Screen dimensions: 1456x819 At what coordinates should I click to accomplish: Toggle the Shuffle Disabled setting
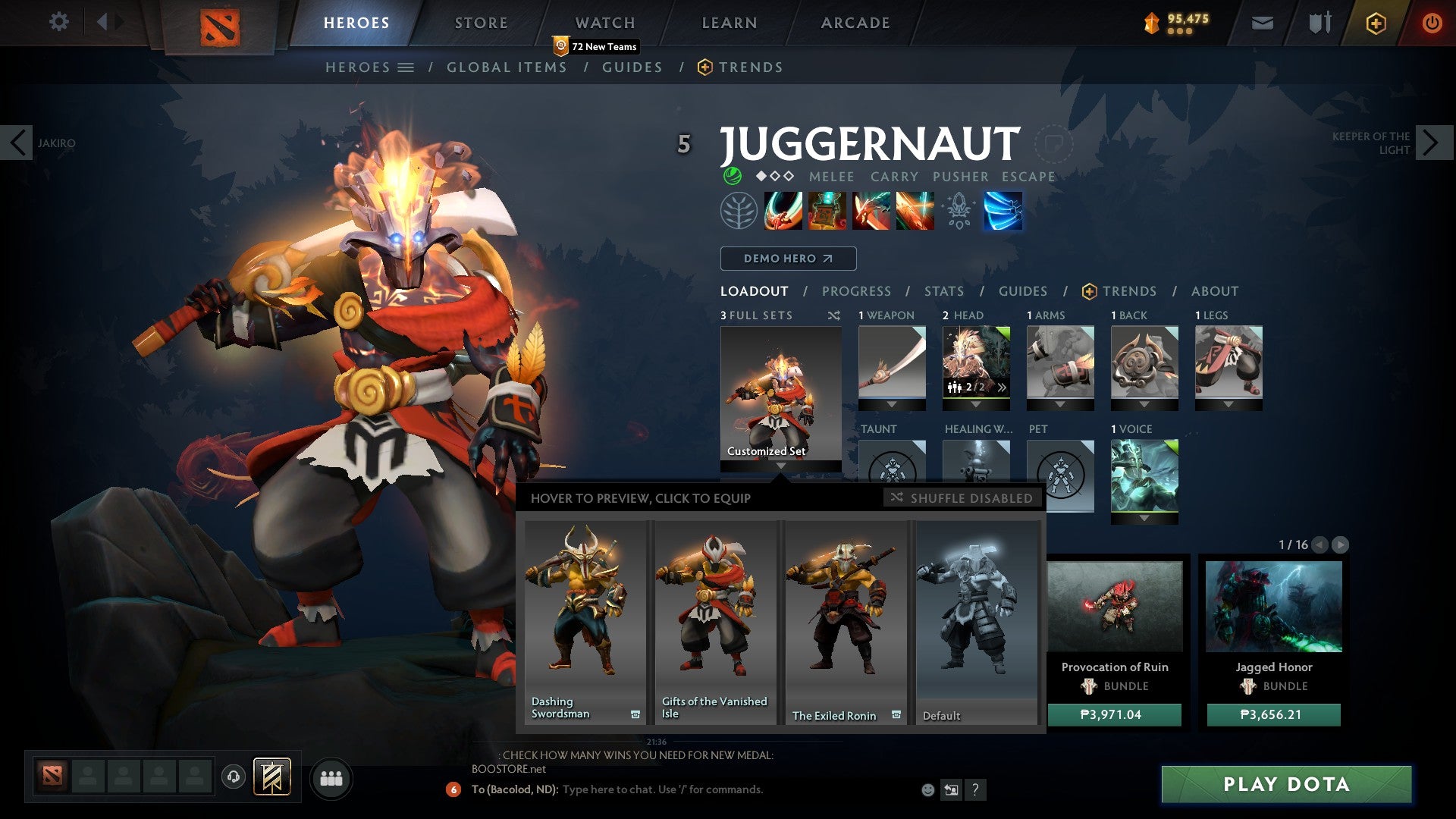(961, 498)
